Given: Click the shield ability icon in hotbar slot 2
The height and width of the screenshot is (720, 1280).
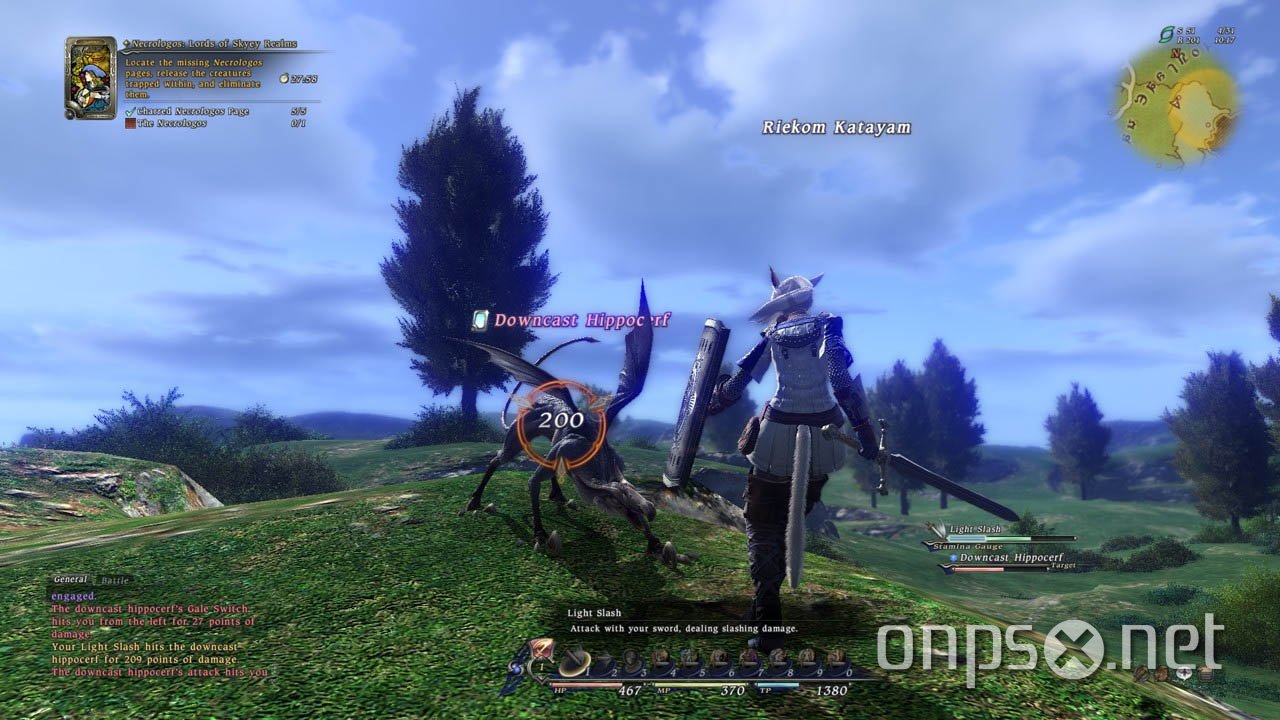Looking at the screenshot, I should pyautogui.click(x=605, y=657).
